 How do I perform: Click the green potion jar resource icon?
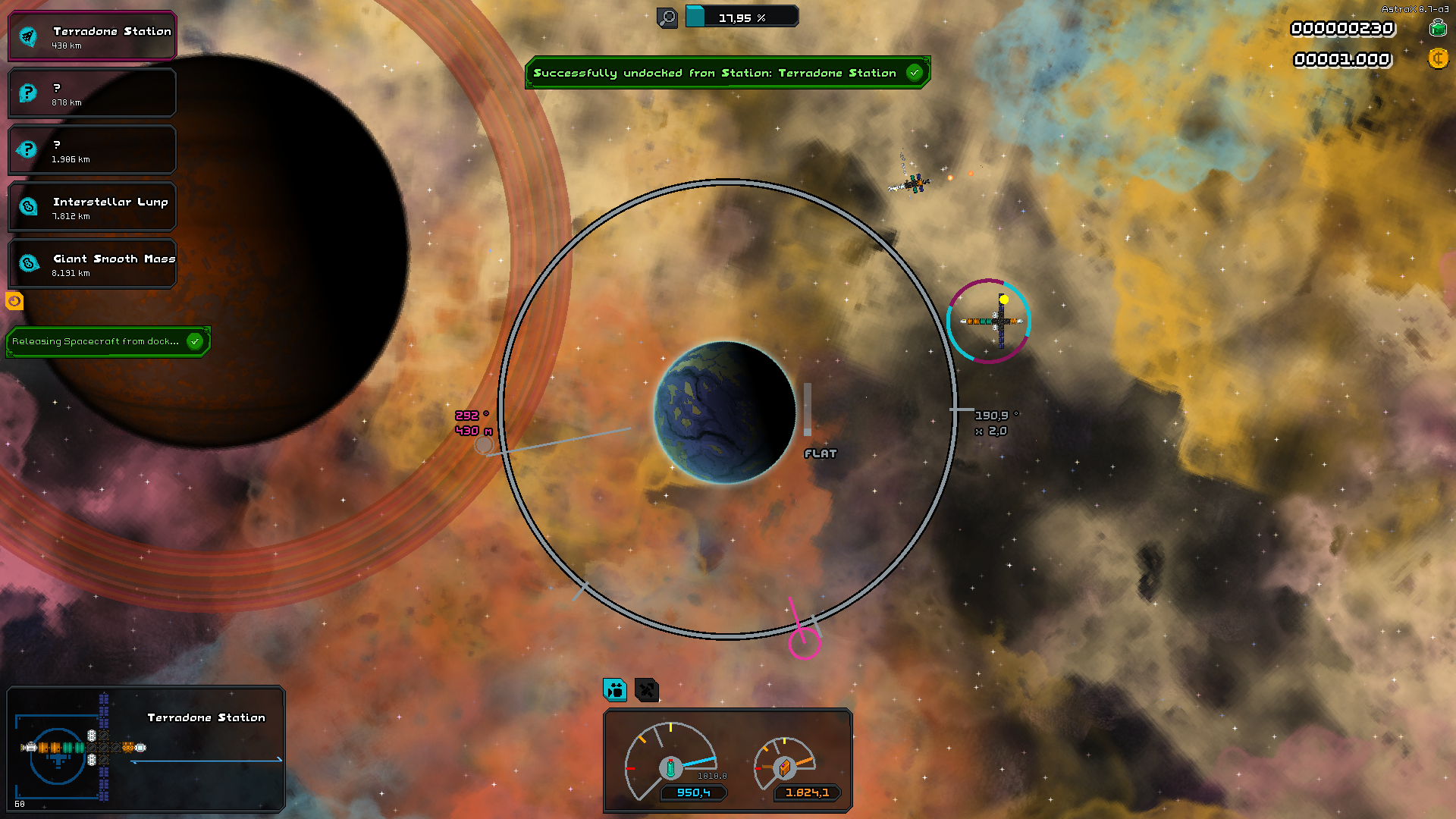click(x=1437, y=28)
